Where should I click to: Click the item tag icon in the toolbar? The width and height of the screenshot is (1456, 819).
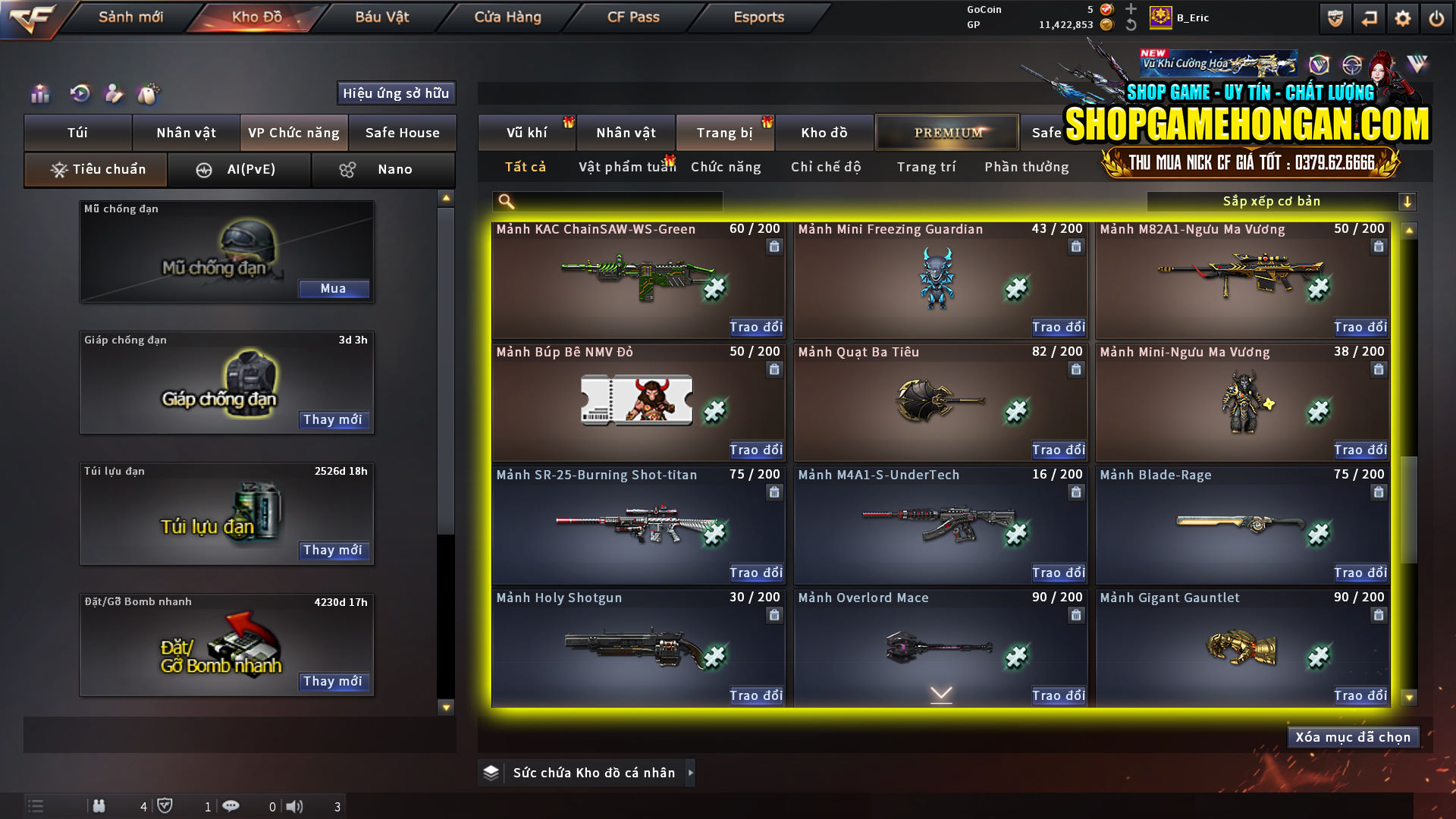coord(149,93)
